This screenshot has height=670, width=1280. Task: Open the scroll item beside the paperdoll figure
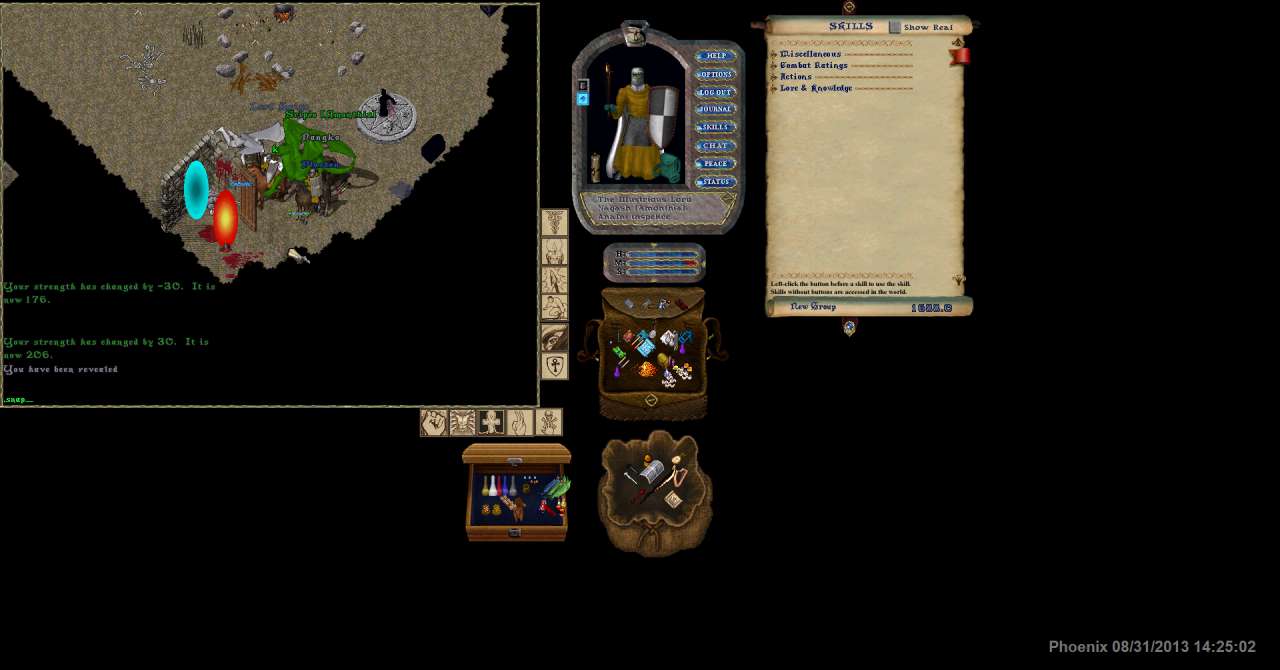(x=596, y=168)
